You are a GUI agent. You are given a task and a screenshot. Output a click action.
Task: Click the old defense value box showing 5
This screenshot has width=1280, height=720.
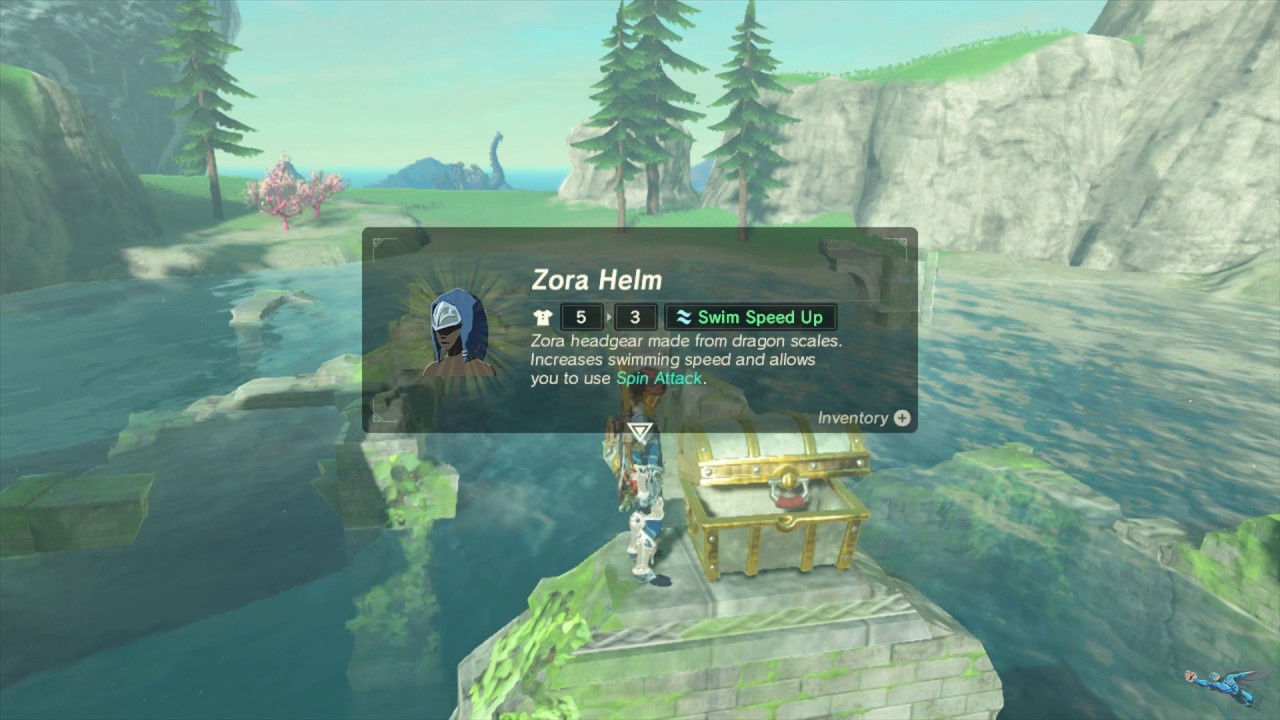tap(581, 316)
